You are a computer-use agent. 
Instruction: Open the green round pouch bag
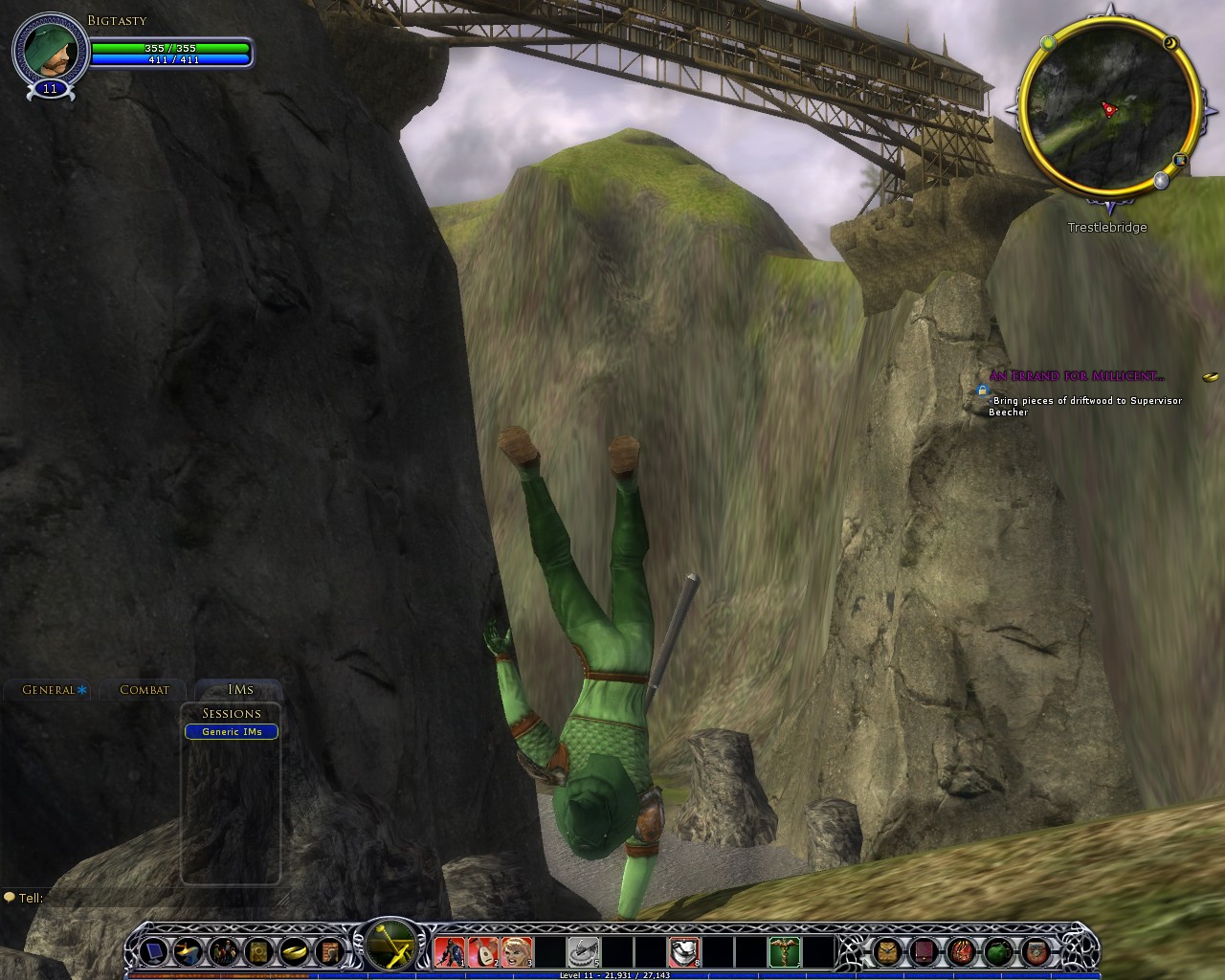(998, 951)
